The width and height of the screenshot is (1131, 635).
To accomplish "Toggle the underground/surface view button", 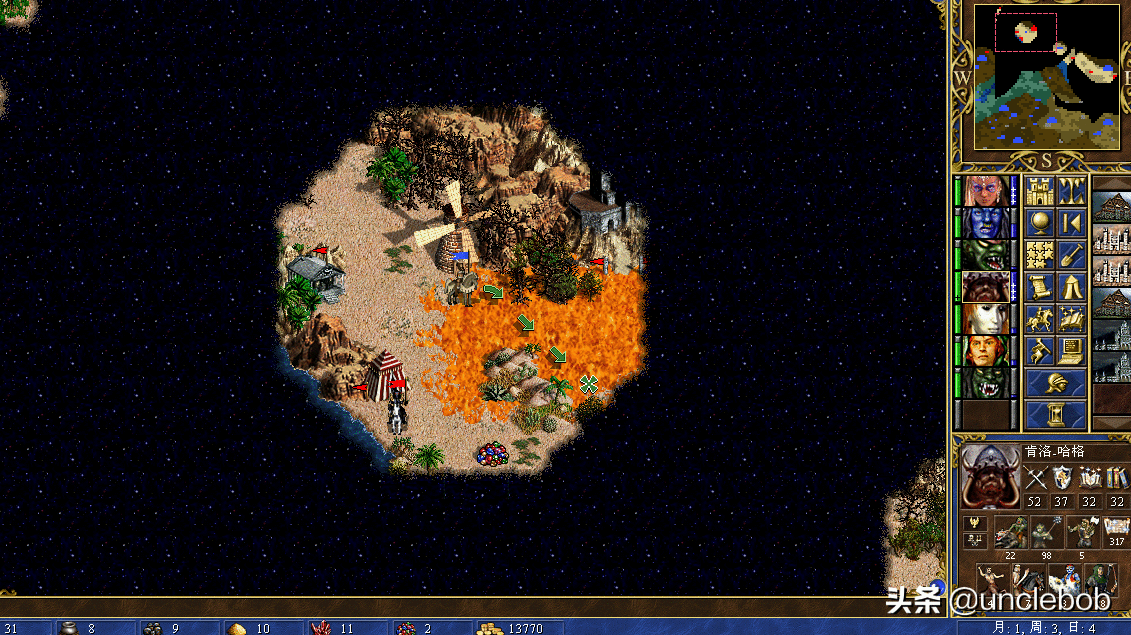I will click(x=1071, y=191).
